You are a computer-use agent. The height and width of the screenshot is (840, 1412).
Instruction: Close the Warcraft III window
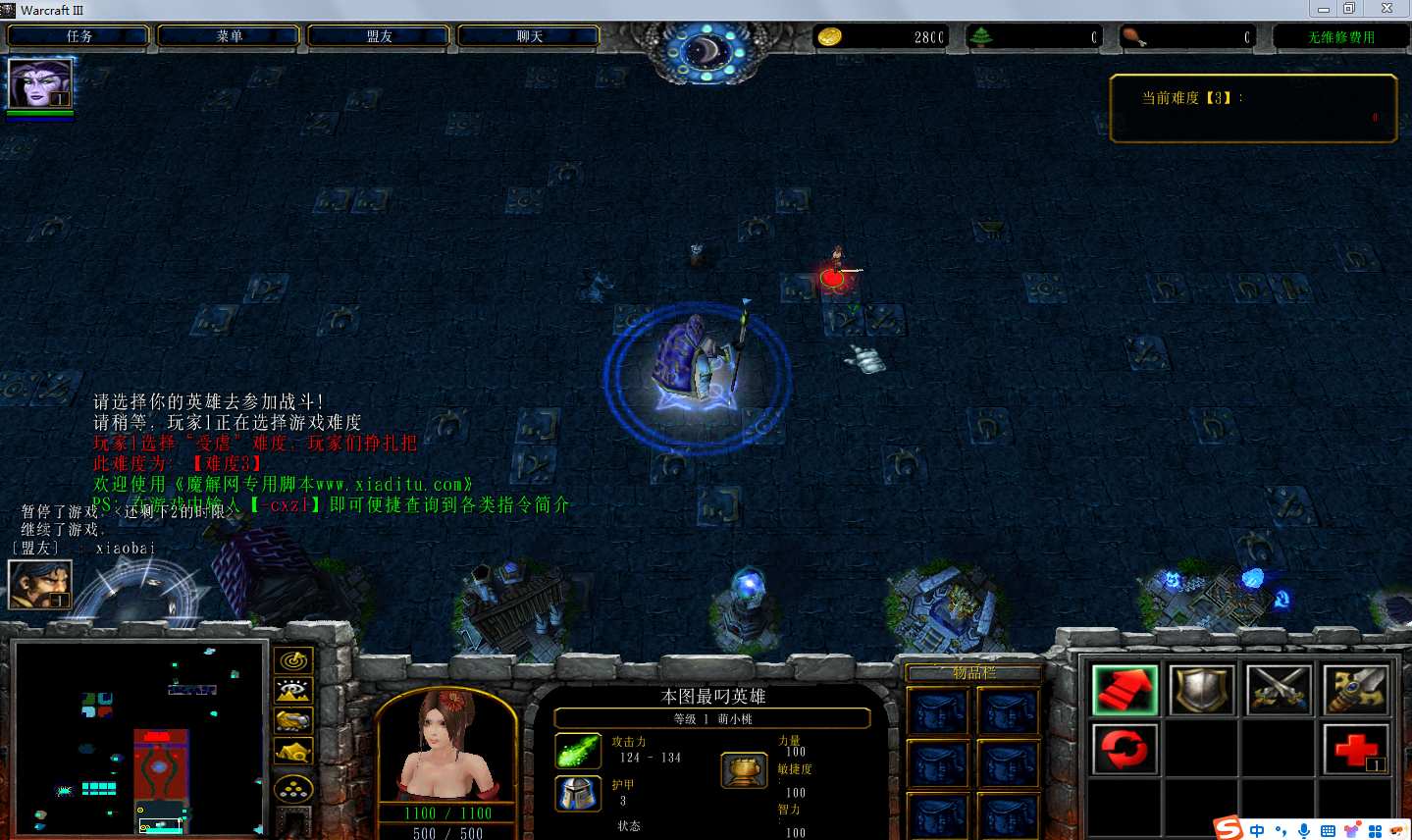click(x=1386, y=9)
